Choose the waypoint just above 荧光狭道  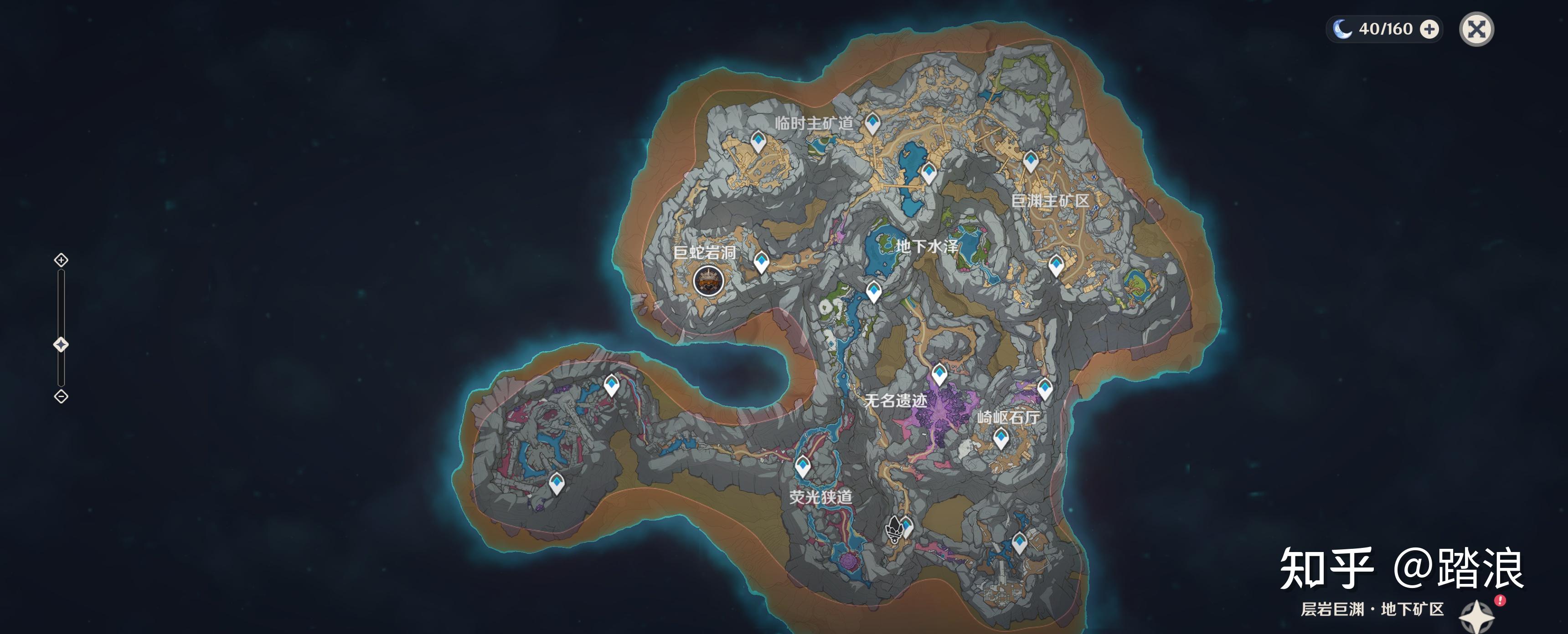pos(803,466)
